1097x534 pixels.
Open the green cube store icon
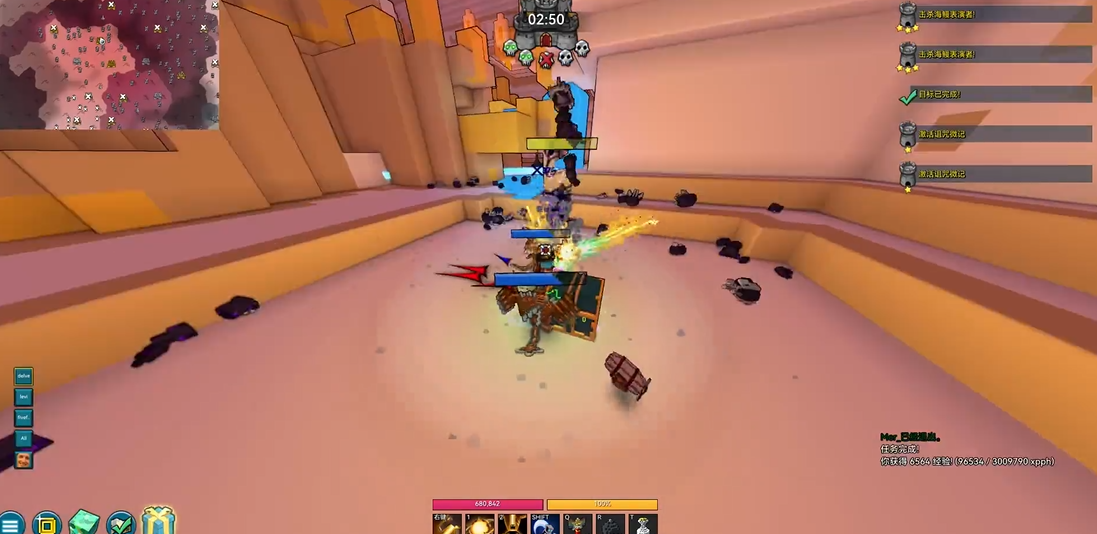84,523
